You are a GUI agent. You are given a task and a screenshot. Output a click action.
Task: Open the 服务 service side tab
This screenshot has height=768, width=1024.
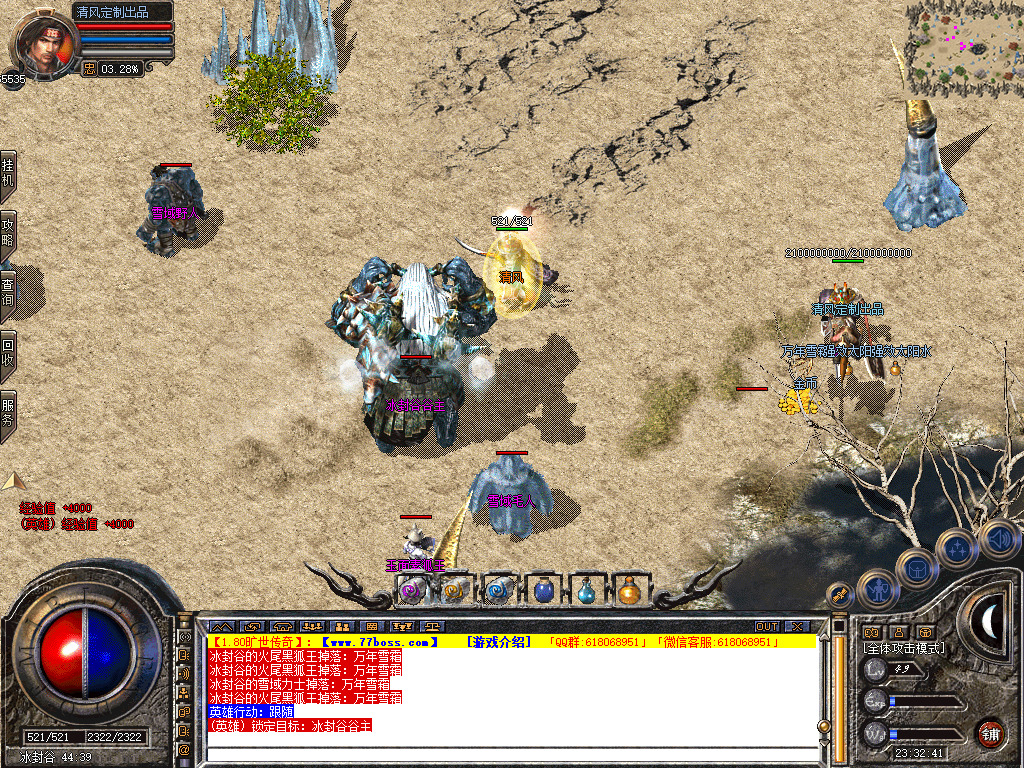click(x=8, y=412)
